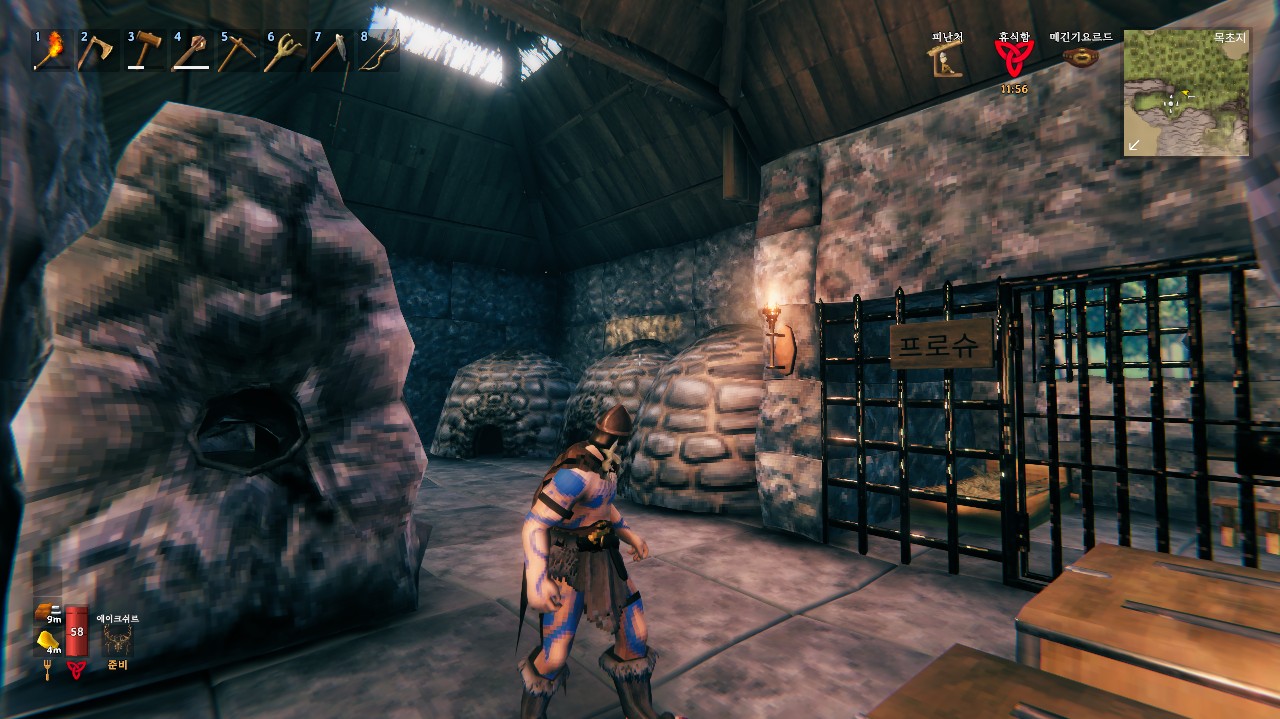Viewport: 1280px width, 719px height.
Task: Click the Eikthyr forsaken power icon
Action: pyautogui.click(x=118, y=640)
